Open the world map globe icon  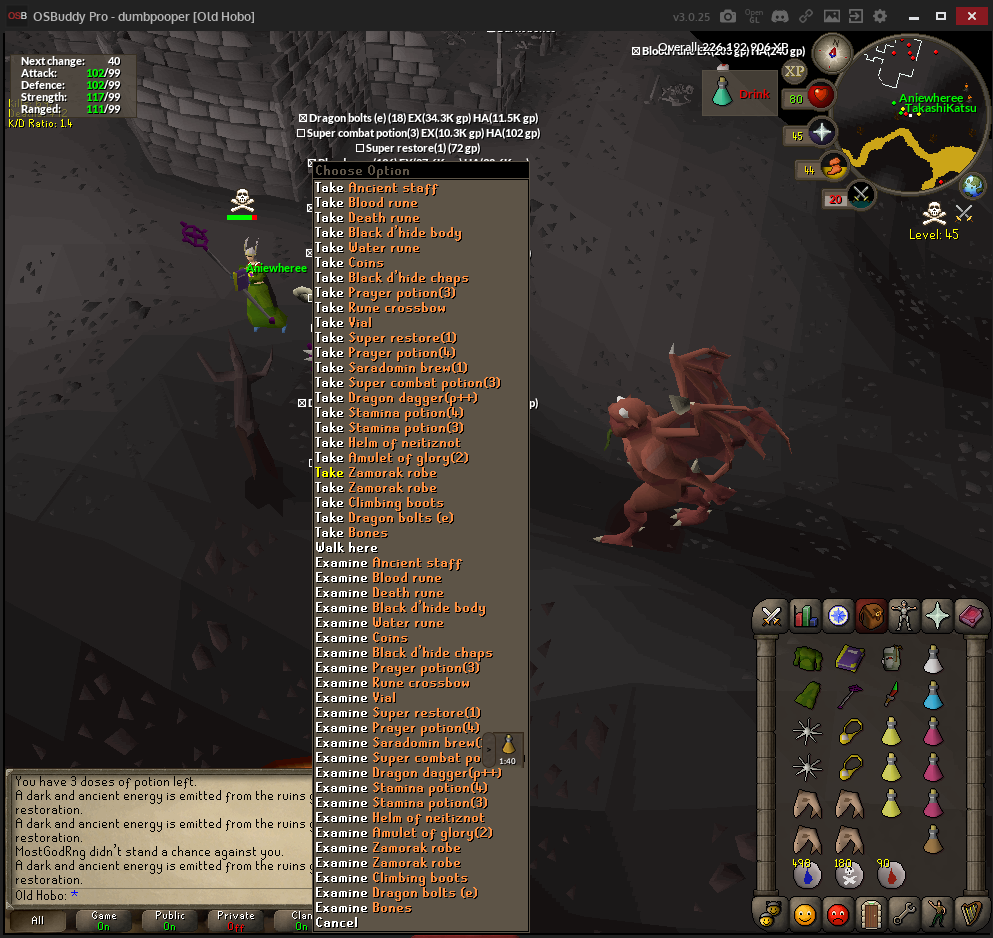coord(972,185)
